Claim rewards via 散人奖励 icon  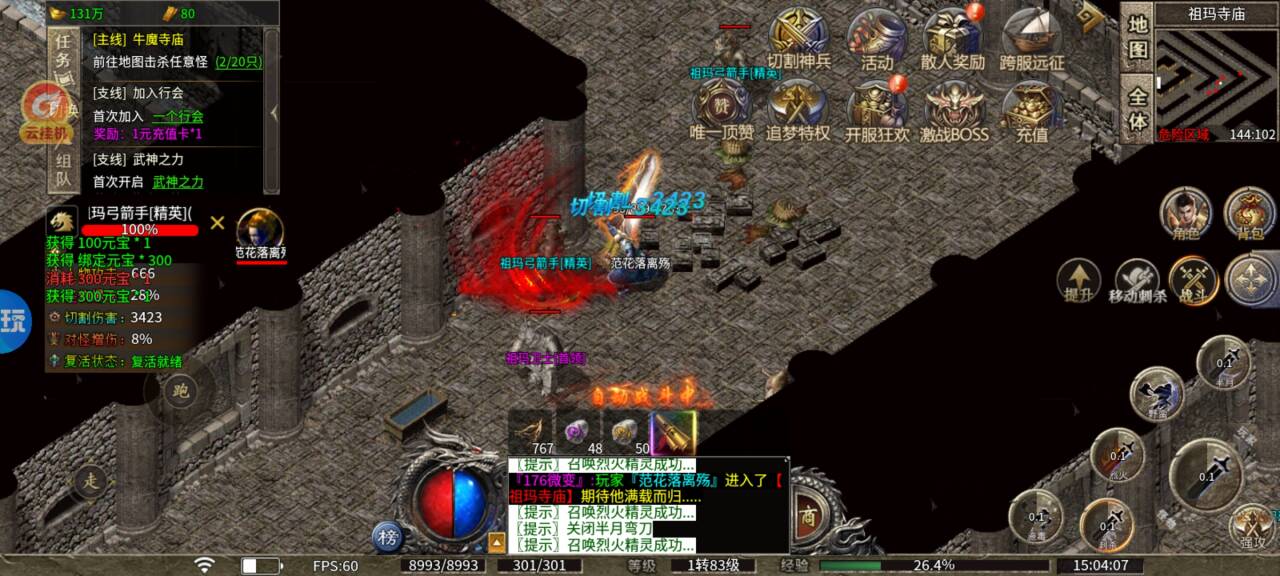[x=952, y=37]
